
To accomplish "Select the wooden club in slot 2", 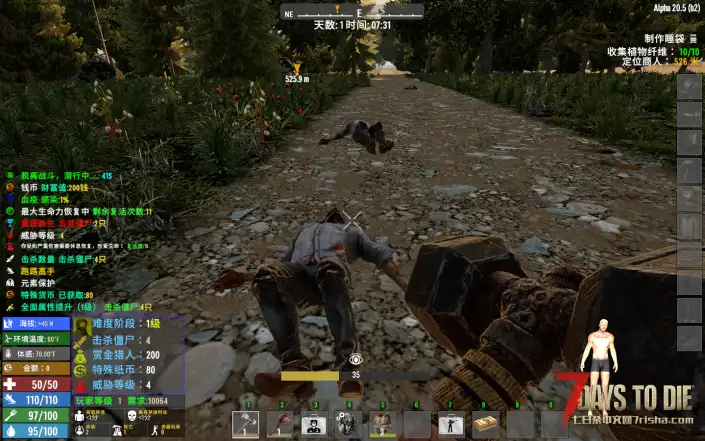I will click(280, 424).
